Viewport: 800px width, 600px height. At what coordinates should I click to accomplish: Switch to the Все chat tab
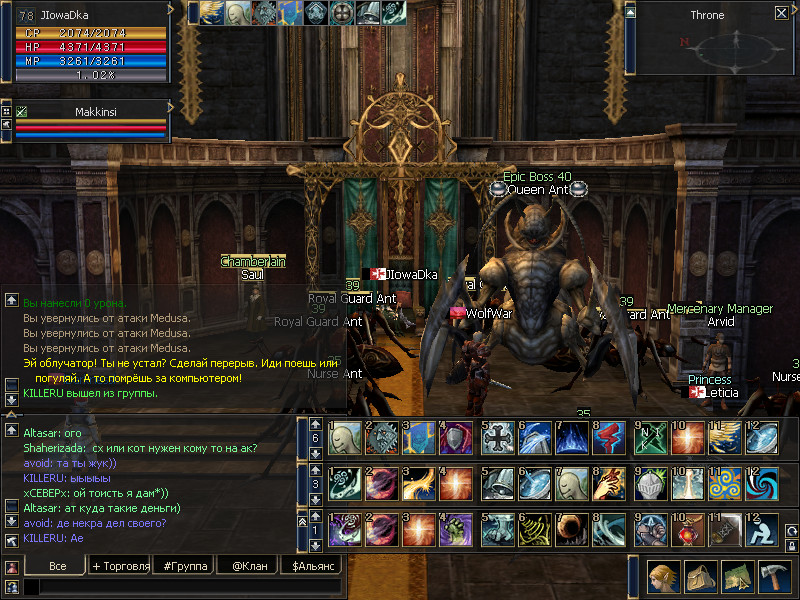tap(57, 566)
